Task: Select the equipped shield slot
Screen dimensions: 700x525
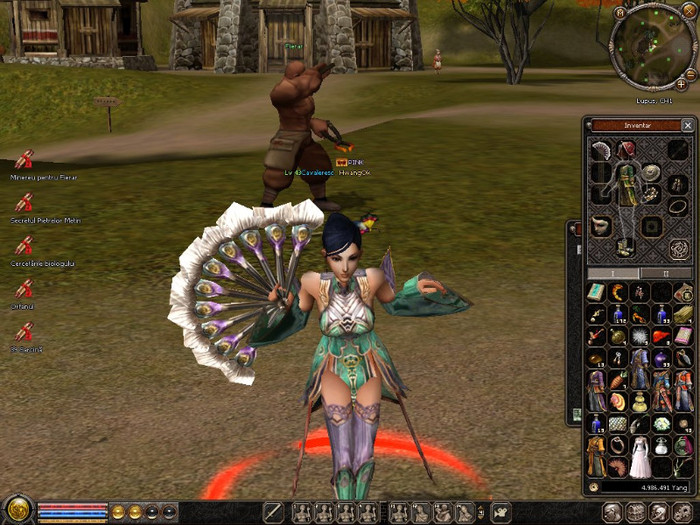Action: [652, 172]
